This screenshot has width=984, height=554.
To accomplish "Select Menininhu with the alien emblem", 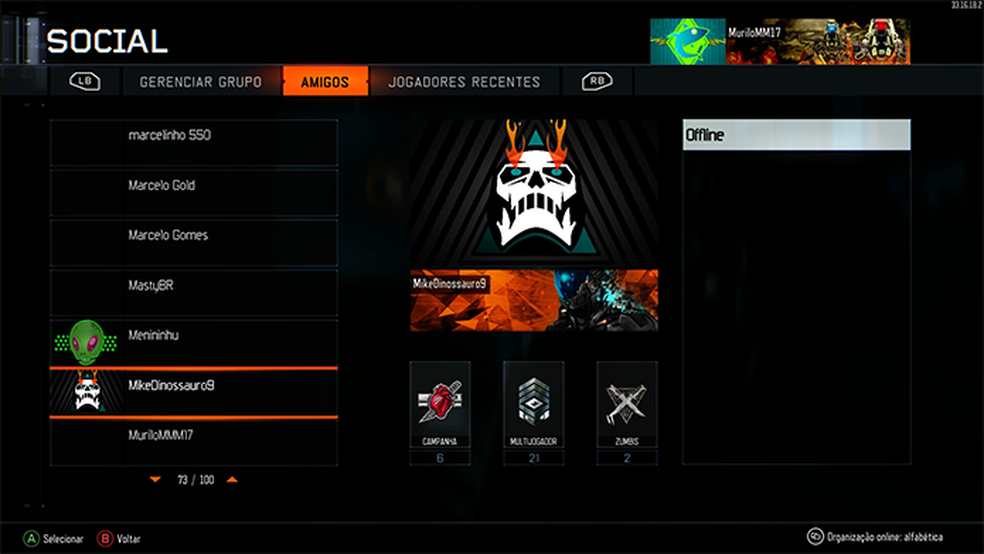I will pos(194,342).
